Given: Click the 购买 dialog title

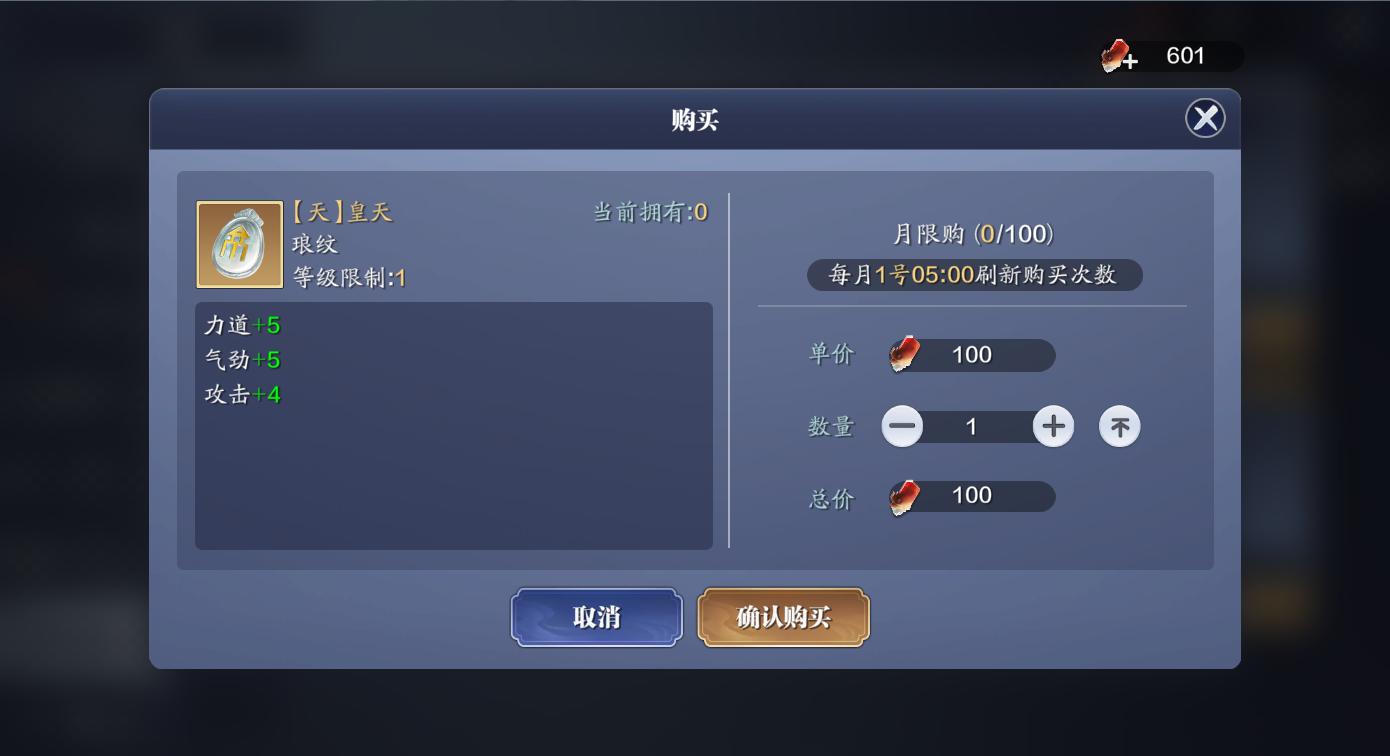Looking at the screenshot, I should point(694,120).
